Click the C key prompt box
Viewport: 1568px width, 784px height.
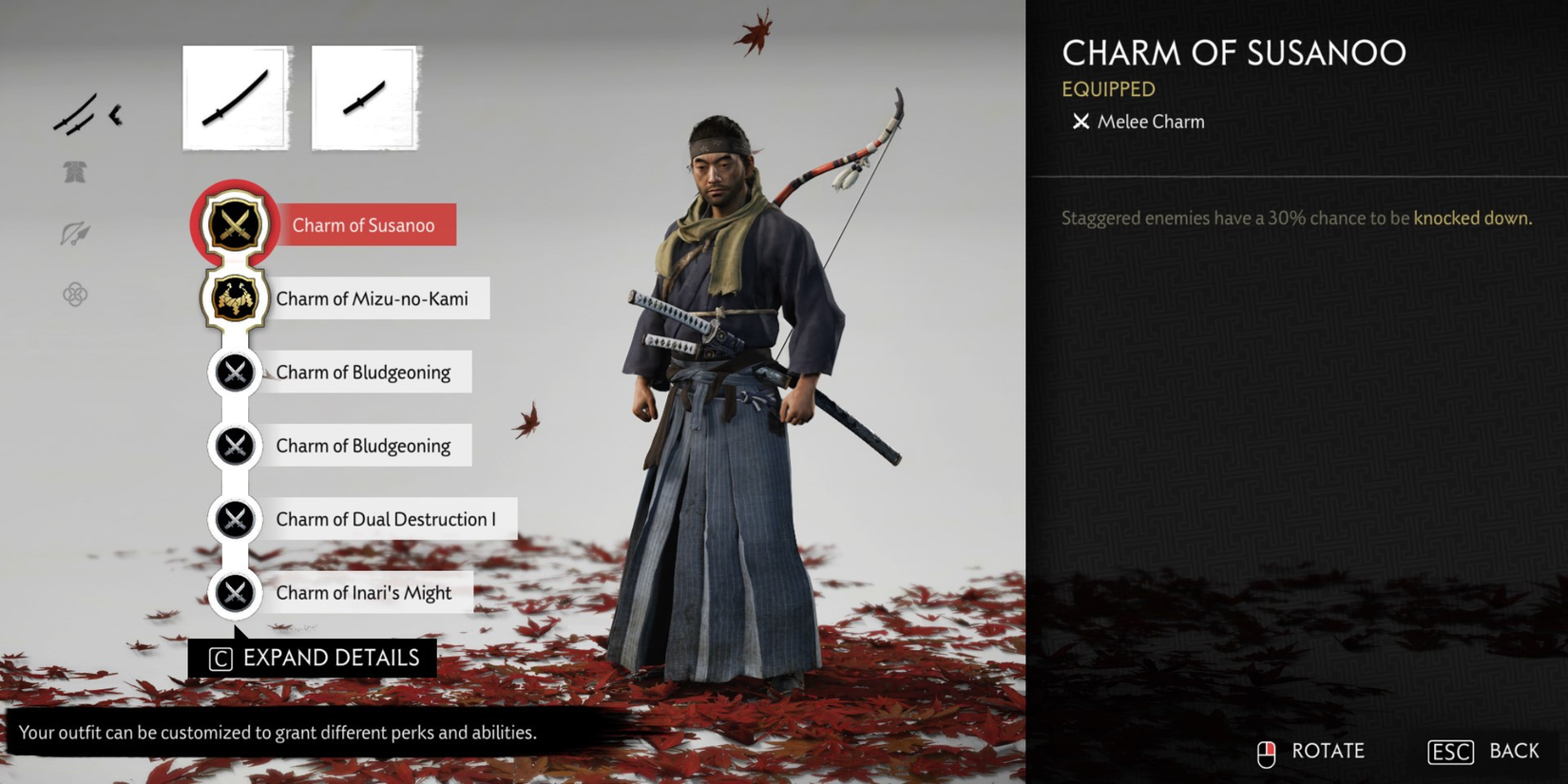pyautogui.click(x=220, y=658)
